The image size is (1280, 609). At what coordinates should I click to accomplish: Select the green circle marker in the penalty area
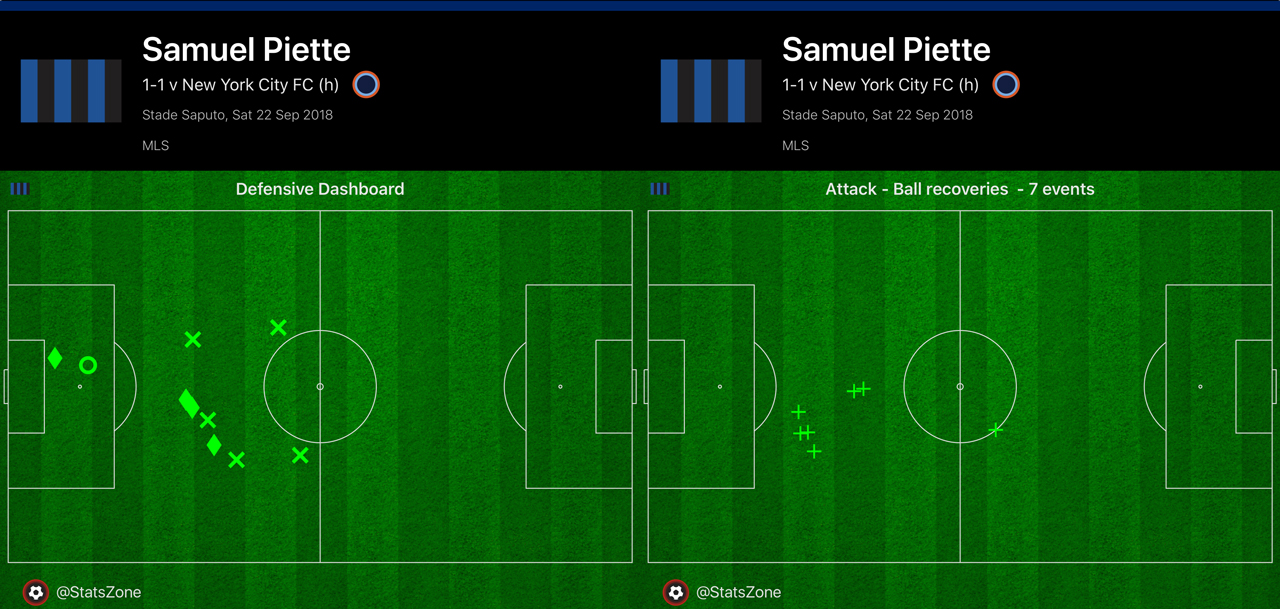coord(88,366)
